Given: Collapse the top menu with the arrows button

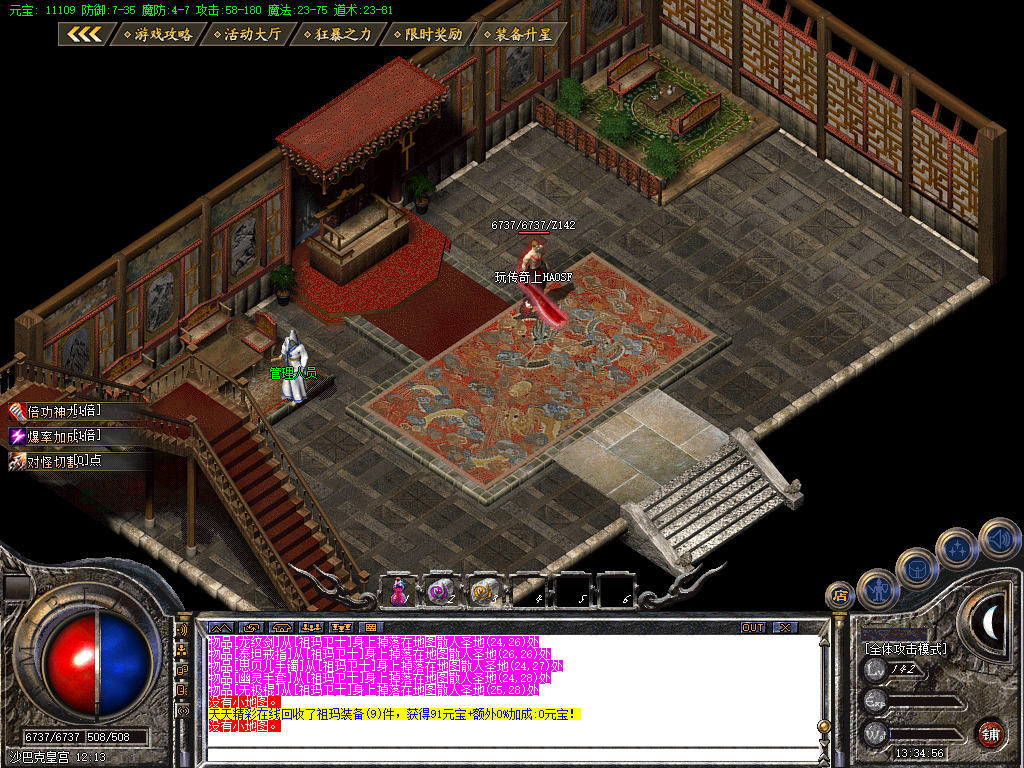Looking at the screenshot, I should tap(83, 34).
